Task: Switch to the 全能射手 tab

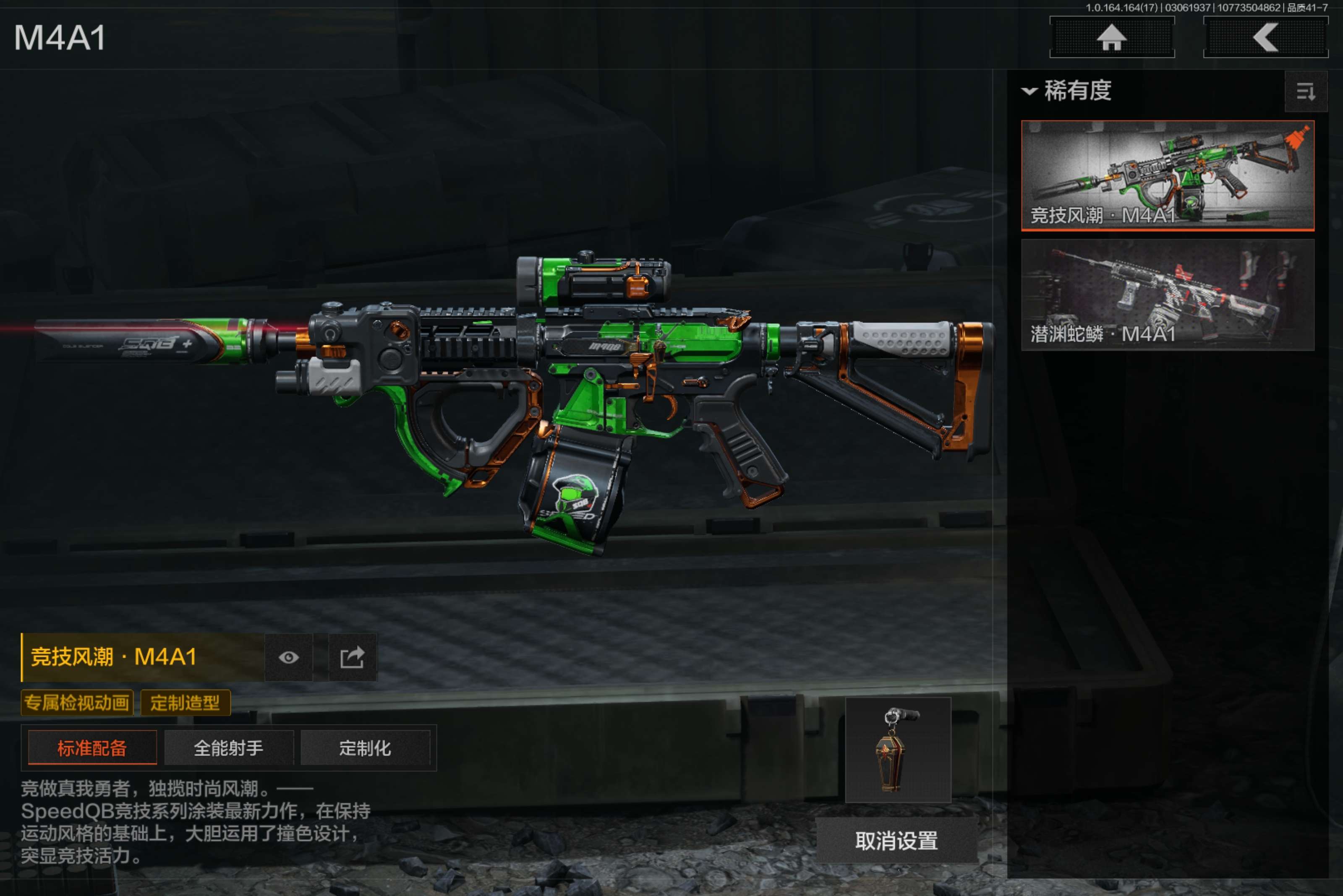Action: (x=229, y=748)
